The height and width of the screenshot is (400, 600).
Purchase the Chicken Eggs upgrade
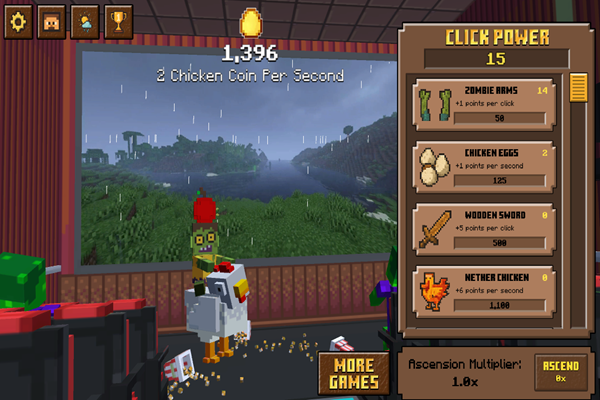click(483, 168)
